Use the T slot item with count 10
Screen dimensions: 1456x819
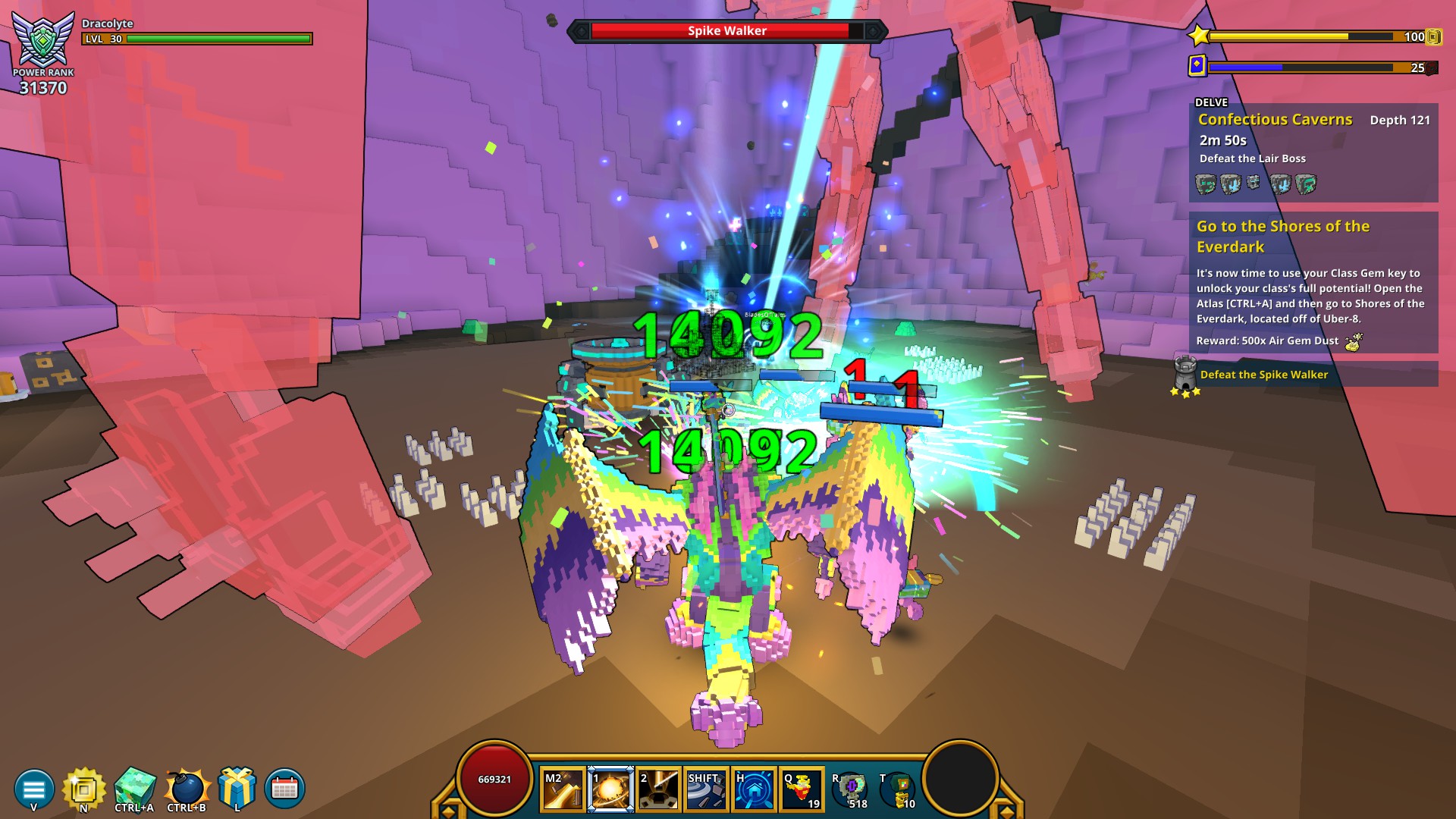899,790
